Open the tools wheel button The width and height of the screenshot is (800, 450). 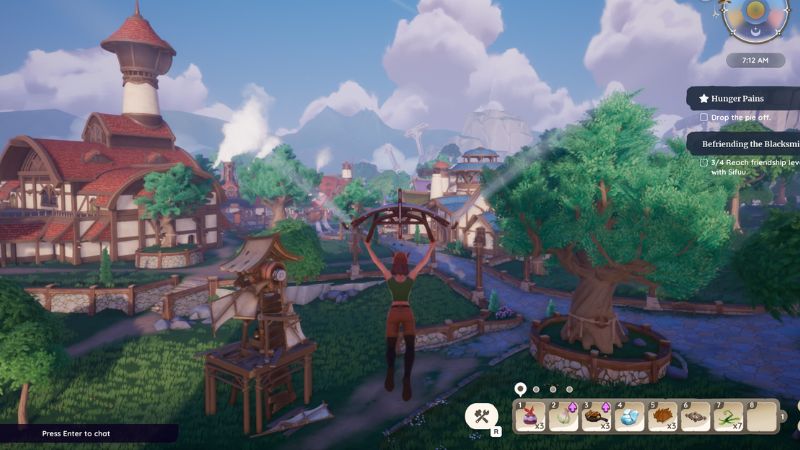[482, 416]
